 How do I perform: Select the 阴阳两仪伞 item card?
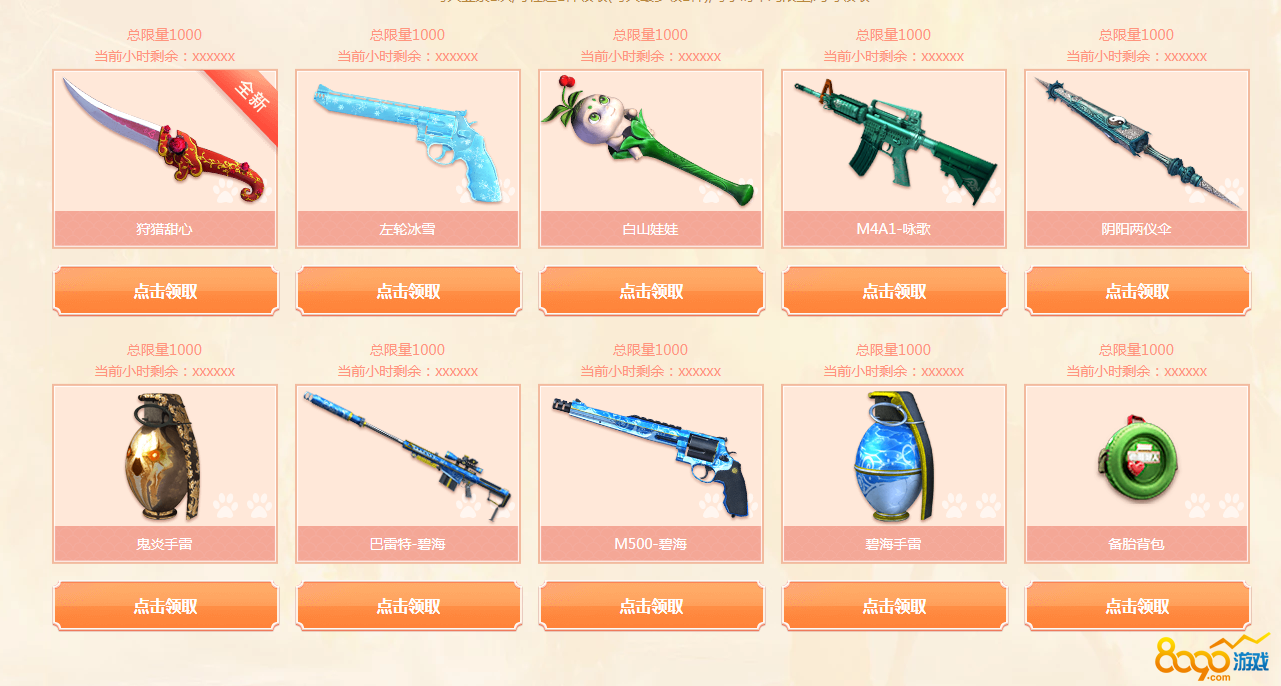click(1137, 145)
